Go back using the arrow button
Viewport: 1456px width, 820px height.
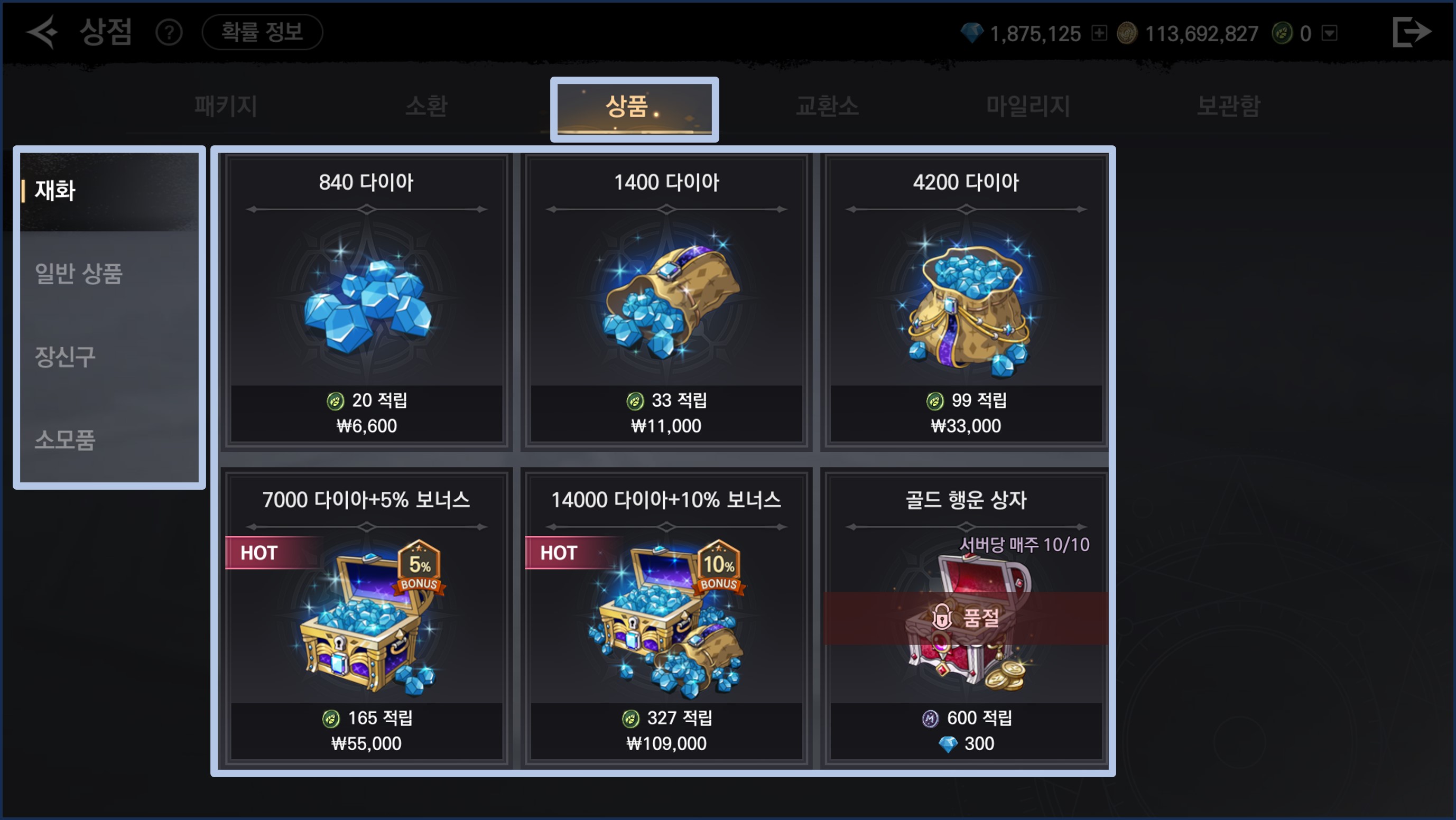click(x=43, y=32)
